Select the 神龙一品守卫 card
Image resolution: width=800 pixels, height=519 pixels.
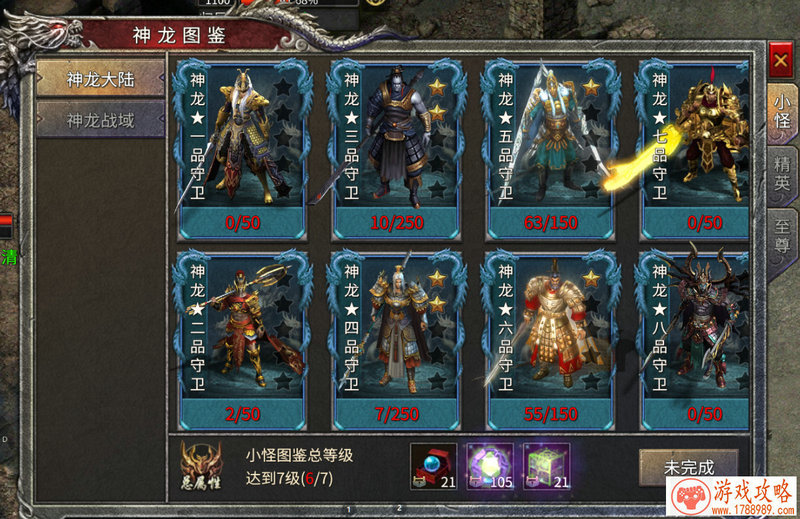click(240, 148)
